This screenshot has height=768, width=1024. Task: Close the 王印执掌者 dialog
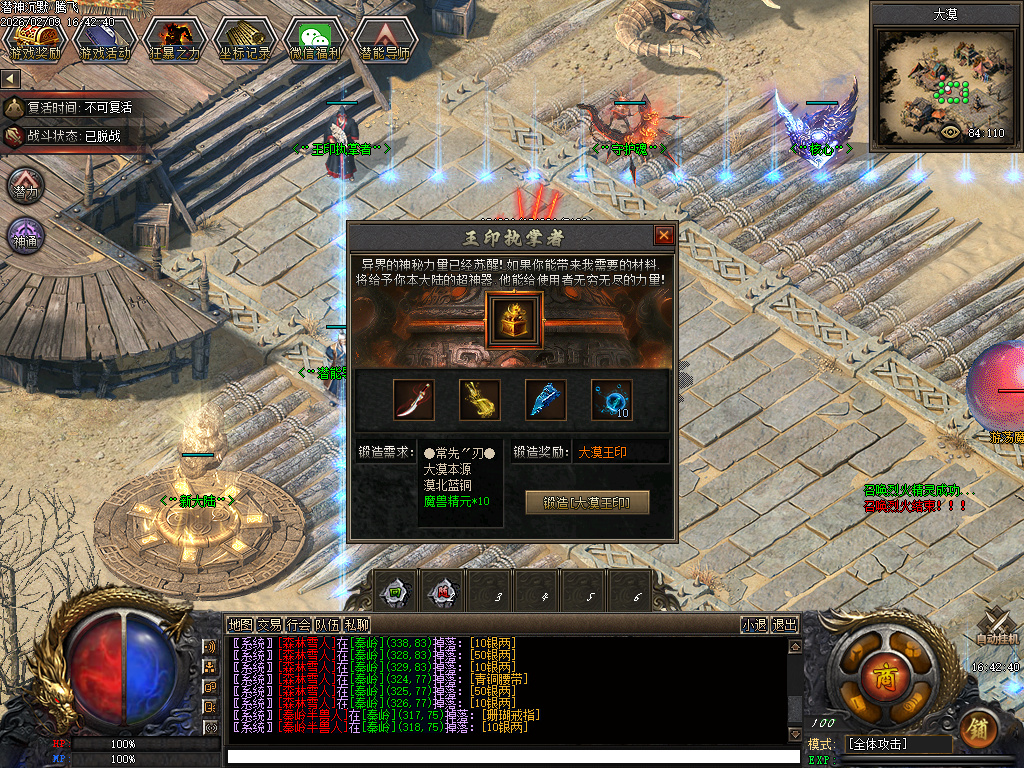[663, 236]
